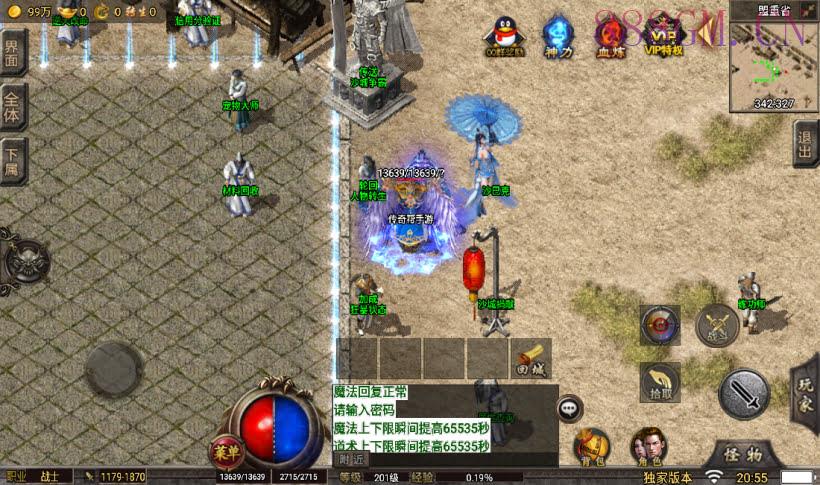Tap the 拾取 pickup button
Screen dimensions: 820x485
tap(660, 382)
